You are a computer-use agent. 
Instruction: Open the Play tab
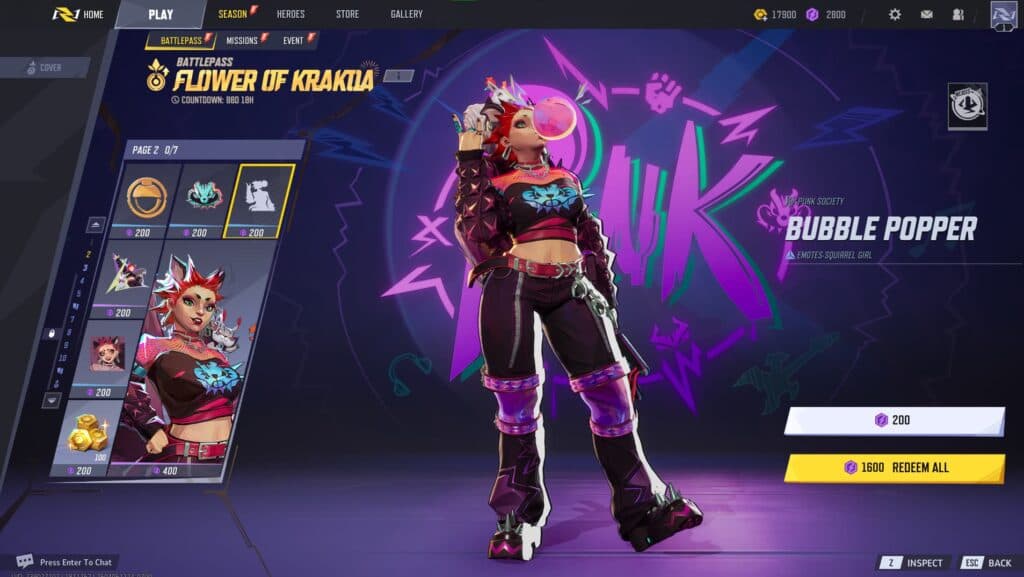click(x=160, y=14)
